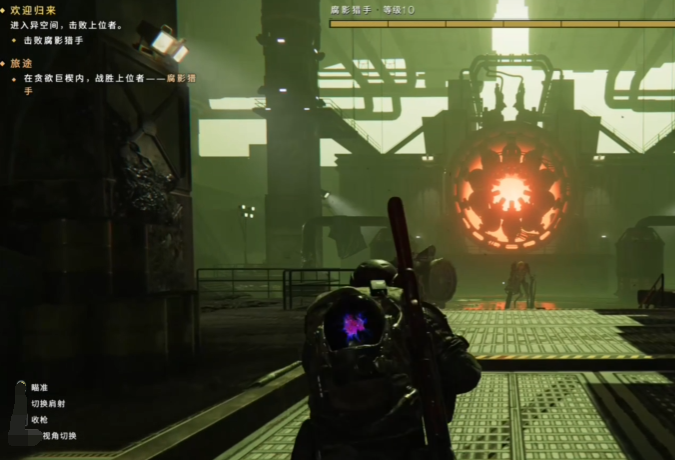Select the 欢迎归来 quest tracker entry

click(32, 11)
